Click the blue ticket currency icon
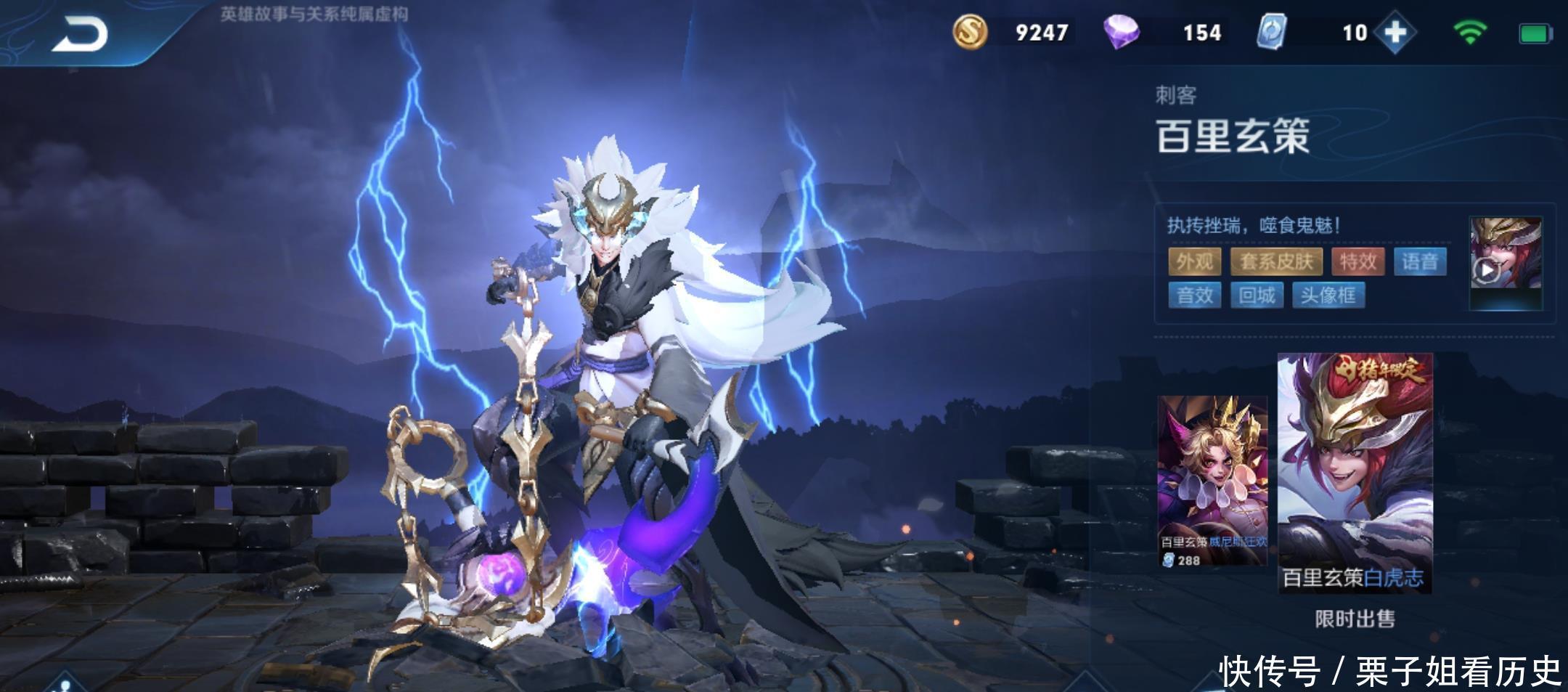 [x=1271, y=33]
